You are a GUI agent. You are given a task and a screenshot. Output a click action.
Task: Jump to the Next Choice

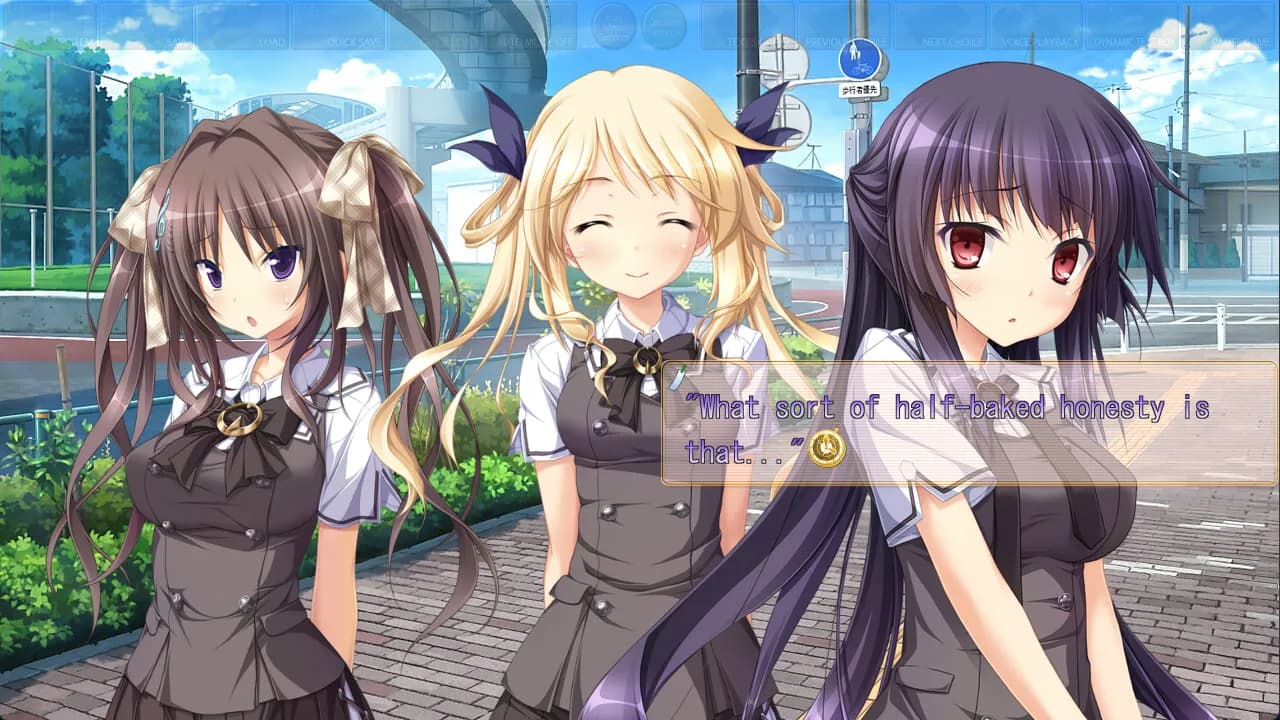click(x=939, y=27)
